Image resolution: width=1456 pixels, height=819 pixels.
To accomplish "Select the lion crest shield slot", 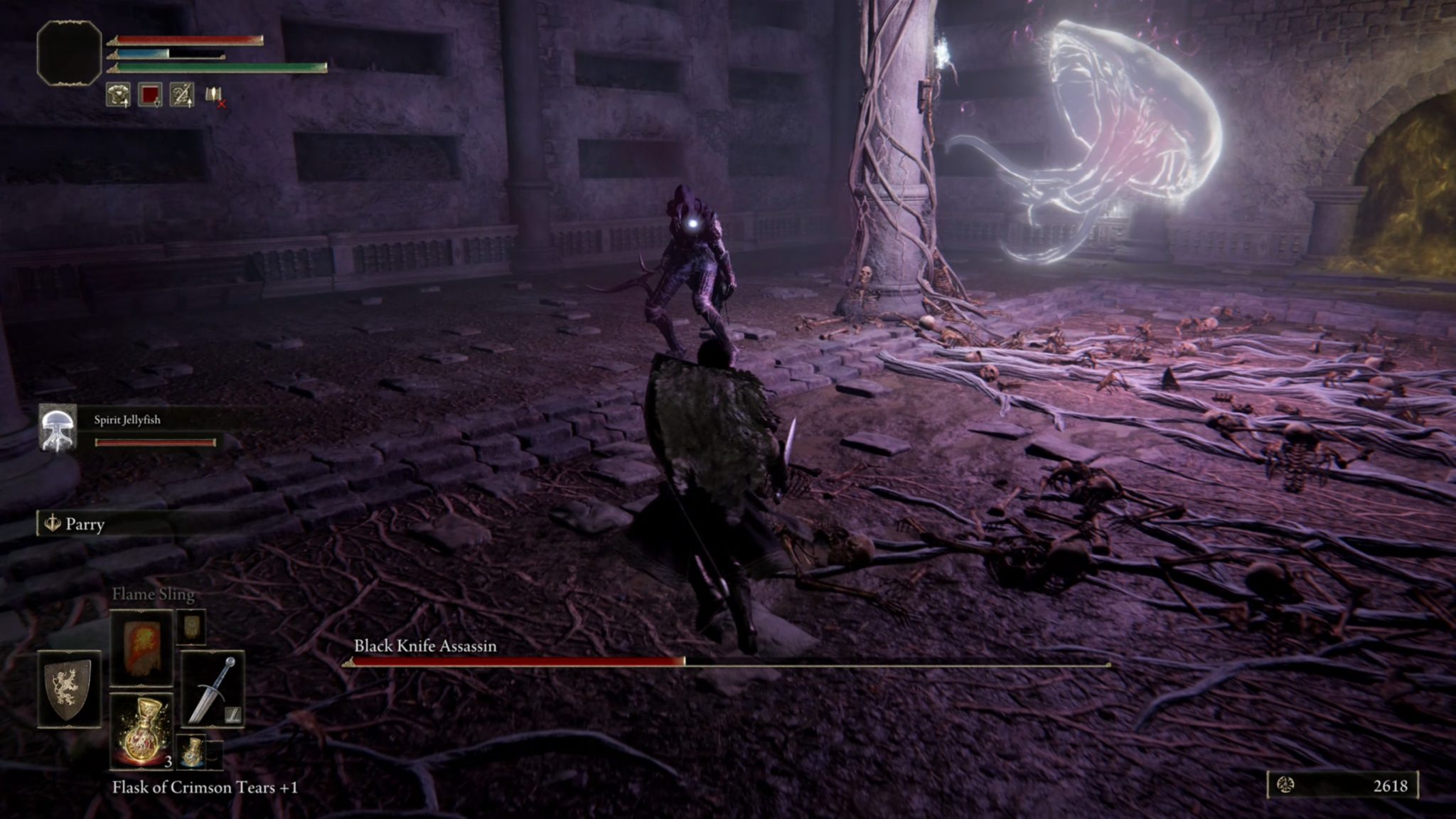I will point(68,688).
